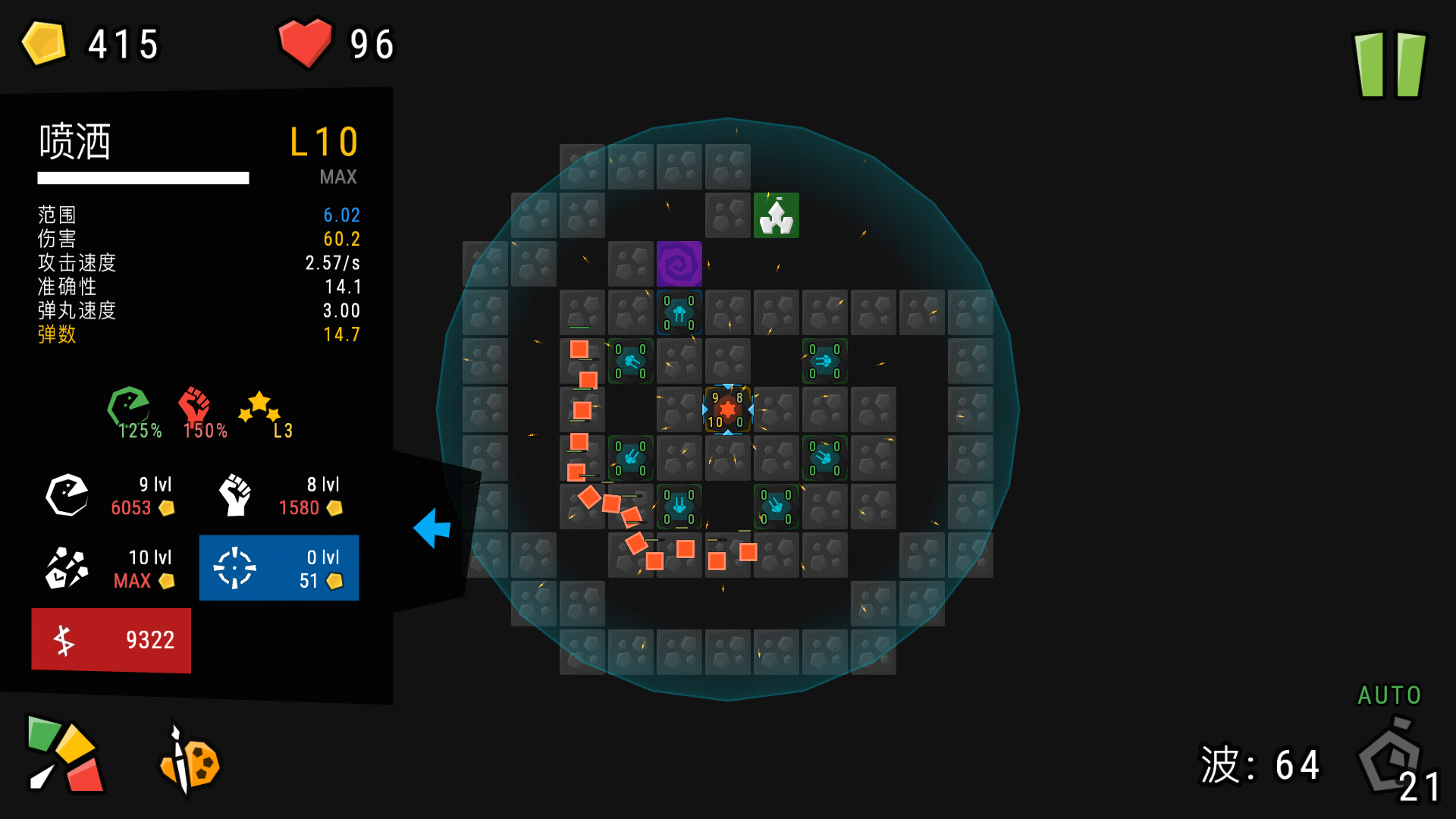Toggle the AUTO mode in the bottom right

pos(1389,695)
